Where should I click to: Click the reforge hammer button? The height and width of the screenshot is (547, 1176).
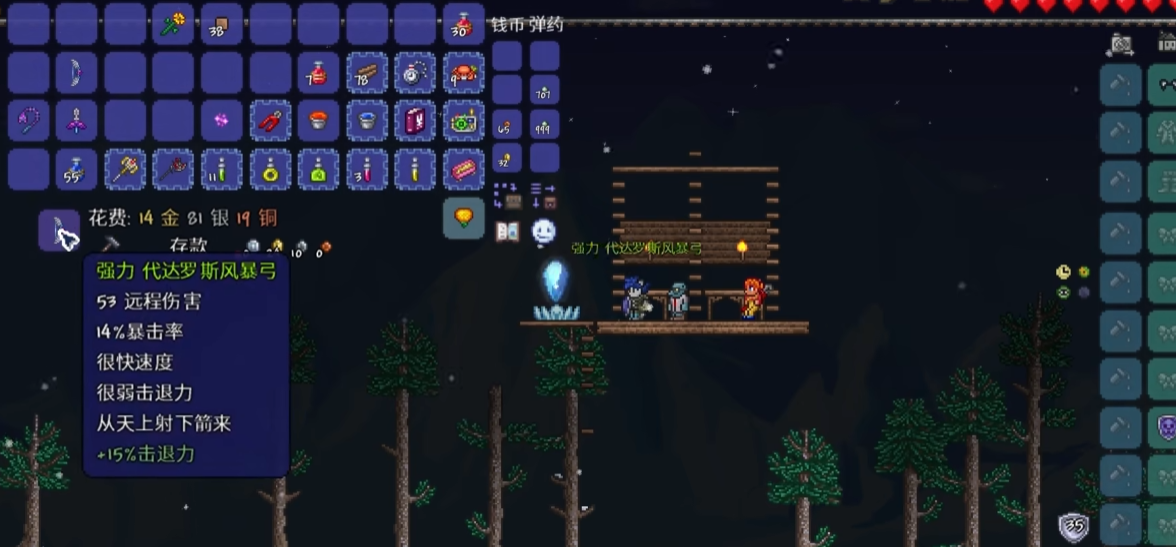(111, 243)
